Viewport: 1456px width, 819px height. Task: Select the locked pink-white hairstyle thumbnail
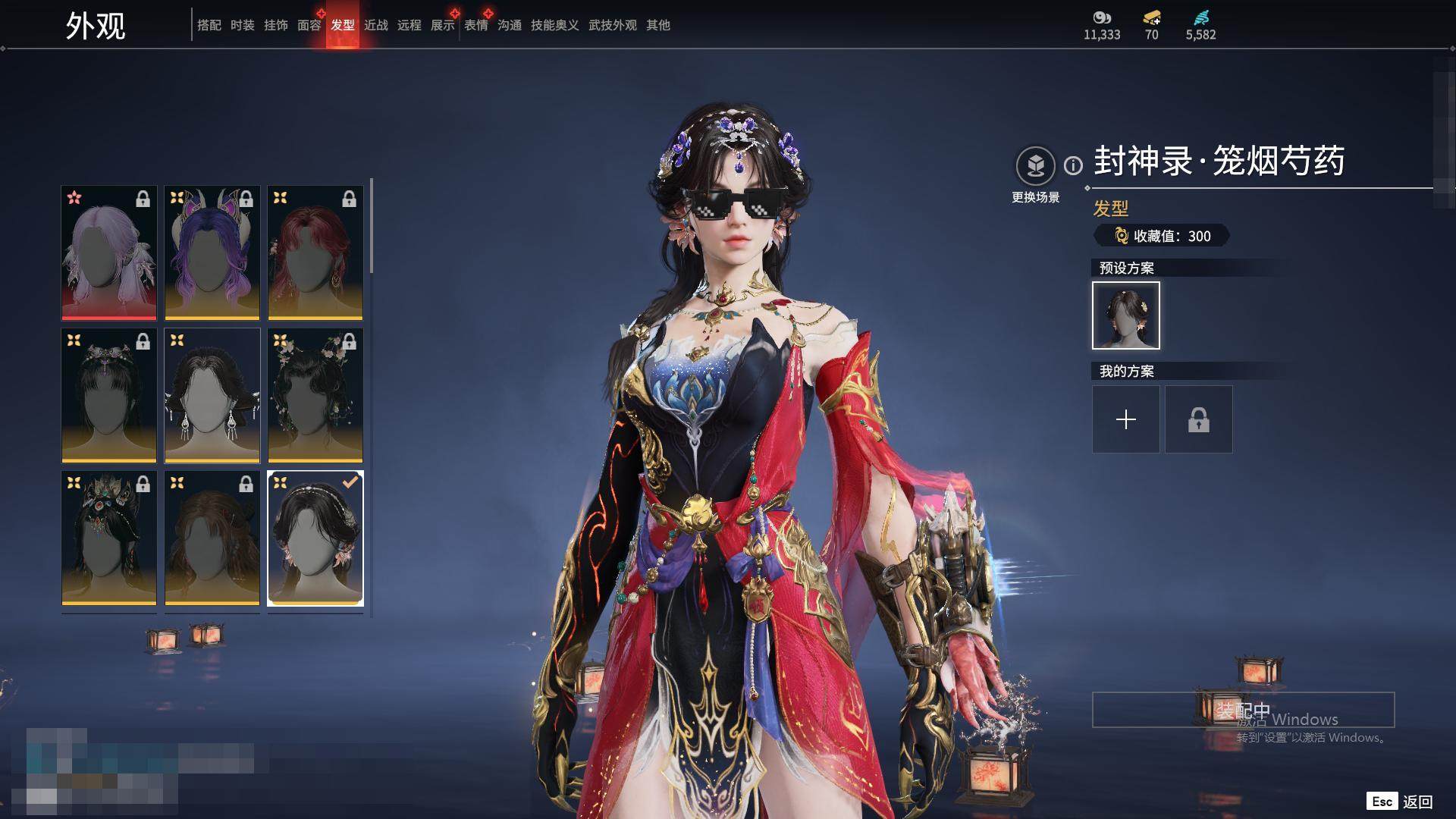point(109,253)
